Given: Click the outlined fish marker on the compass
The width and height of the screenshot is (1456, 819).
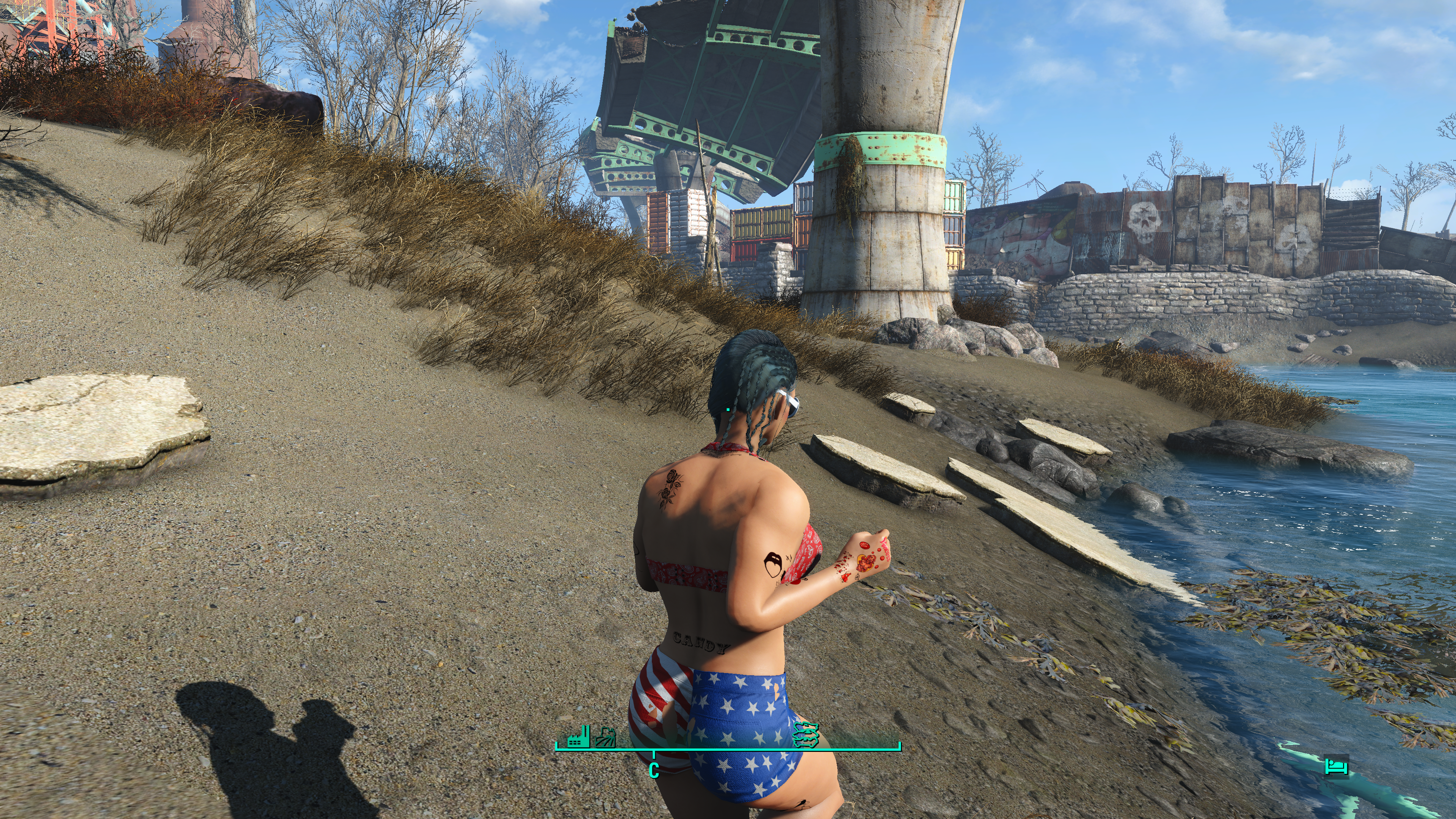Looking at the screenshot, I should [x=806, y=734].
